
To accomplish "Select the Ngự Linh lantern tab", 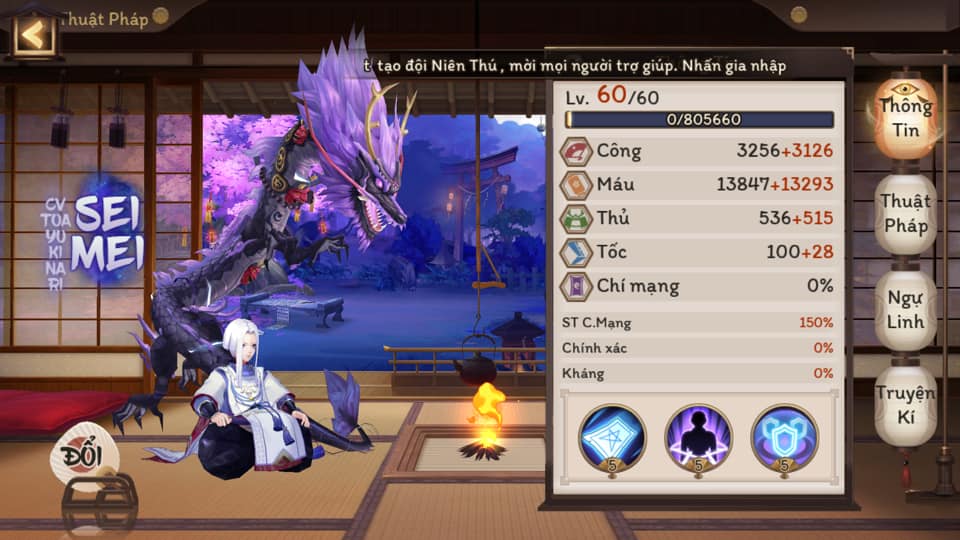I will coord(906,310).
